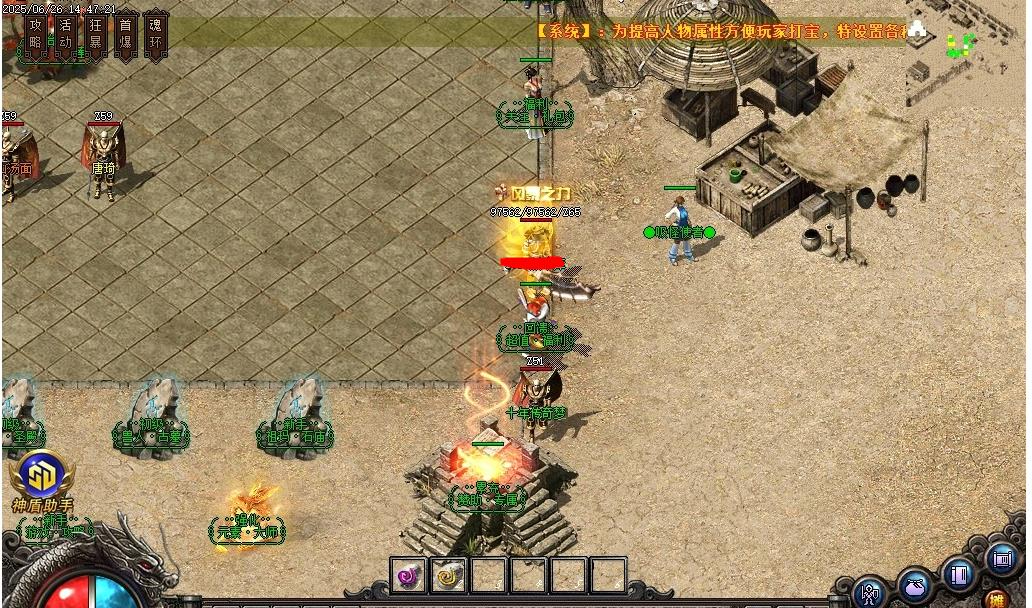Open the character equipment panel icon

click(870, 593)
